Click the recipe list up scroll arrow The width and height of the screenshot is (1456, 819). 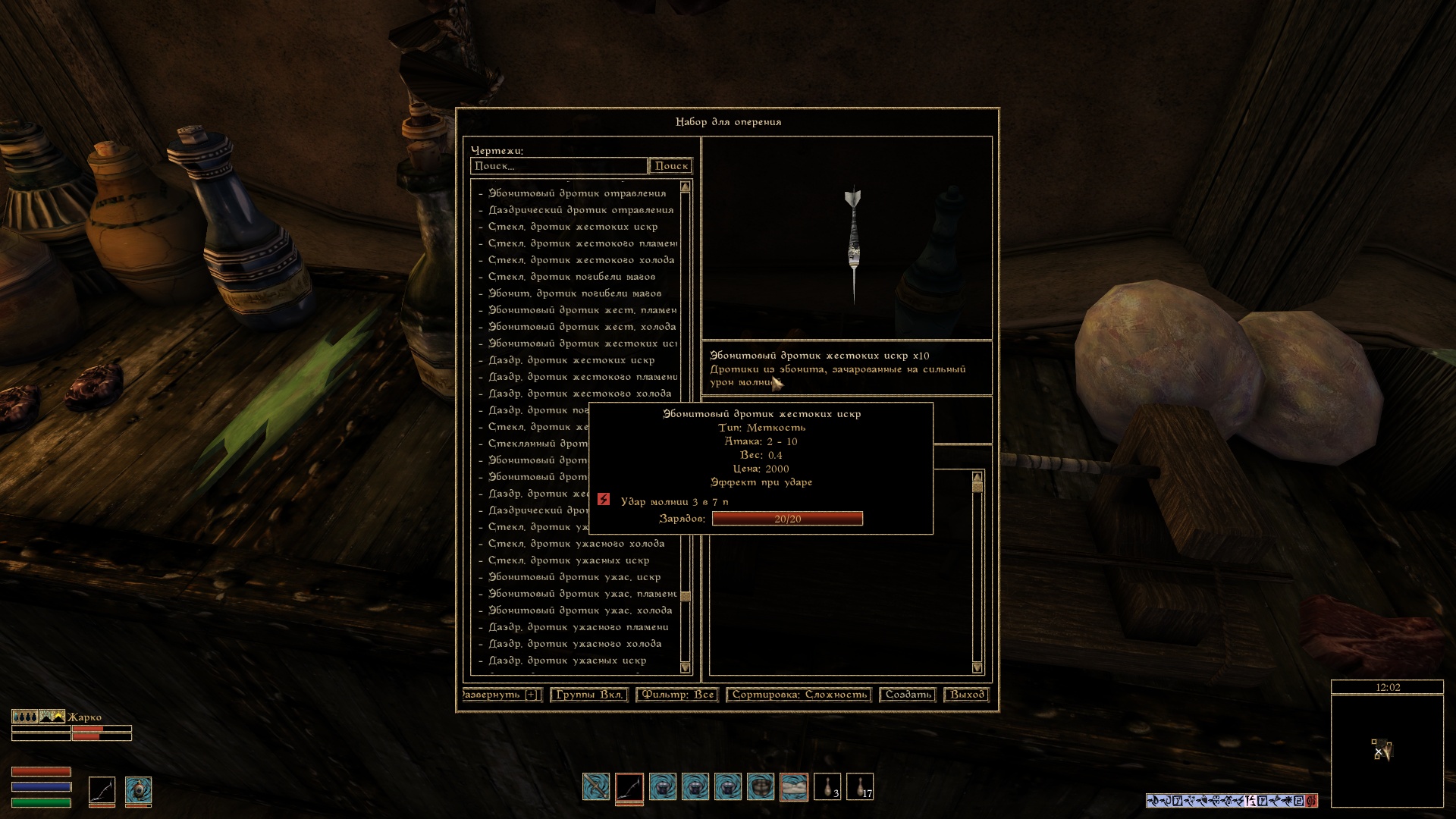pos(686,187)
